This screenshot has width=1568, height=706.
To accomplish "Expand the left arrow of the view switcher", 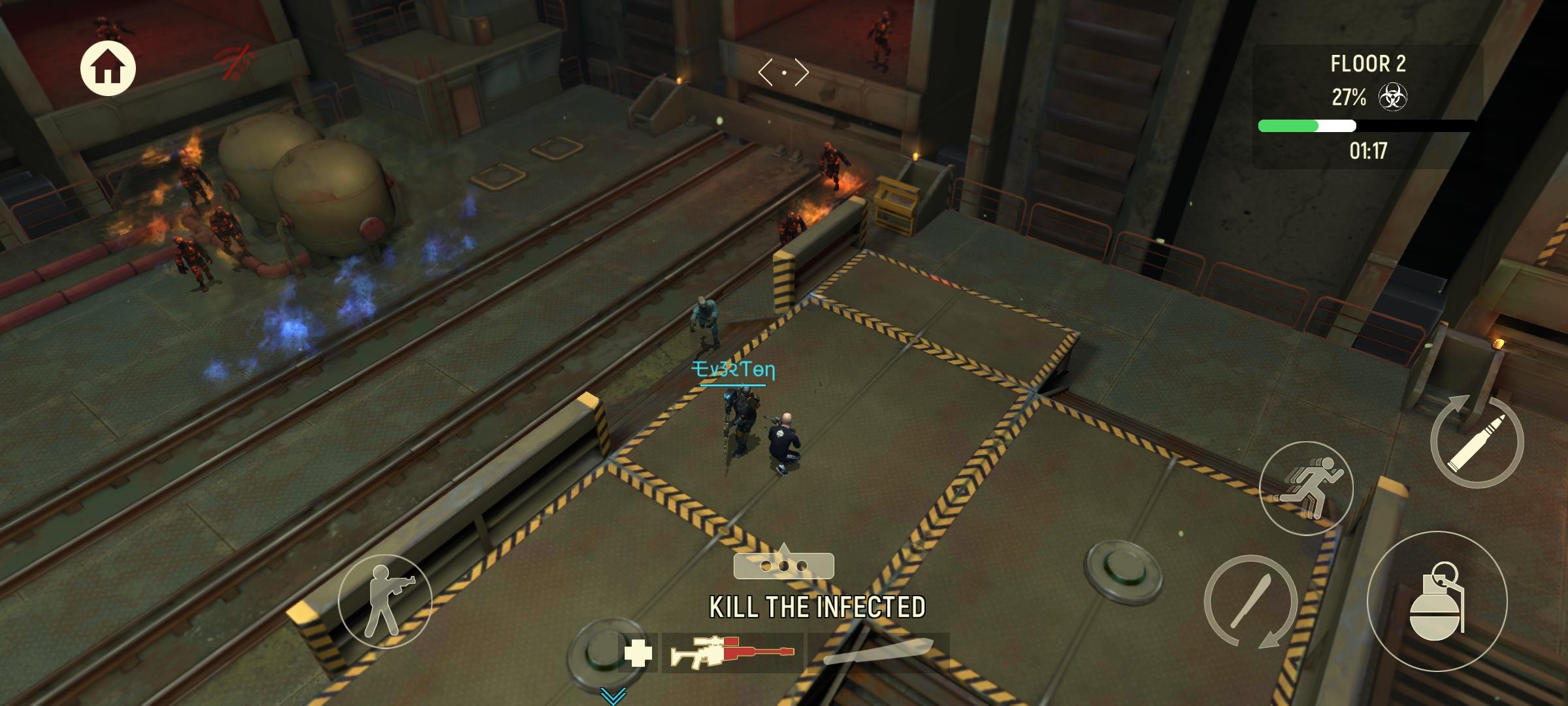I will (x=766, y=72).
